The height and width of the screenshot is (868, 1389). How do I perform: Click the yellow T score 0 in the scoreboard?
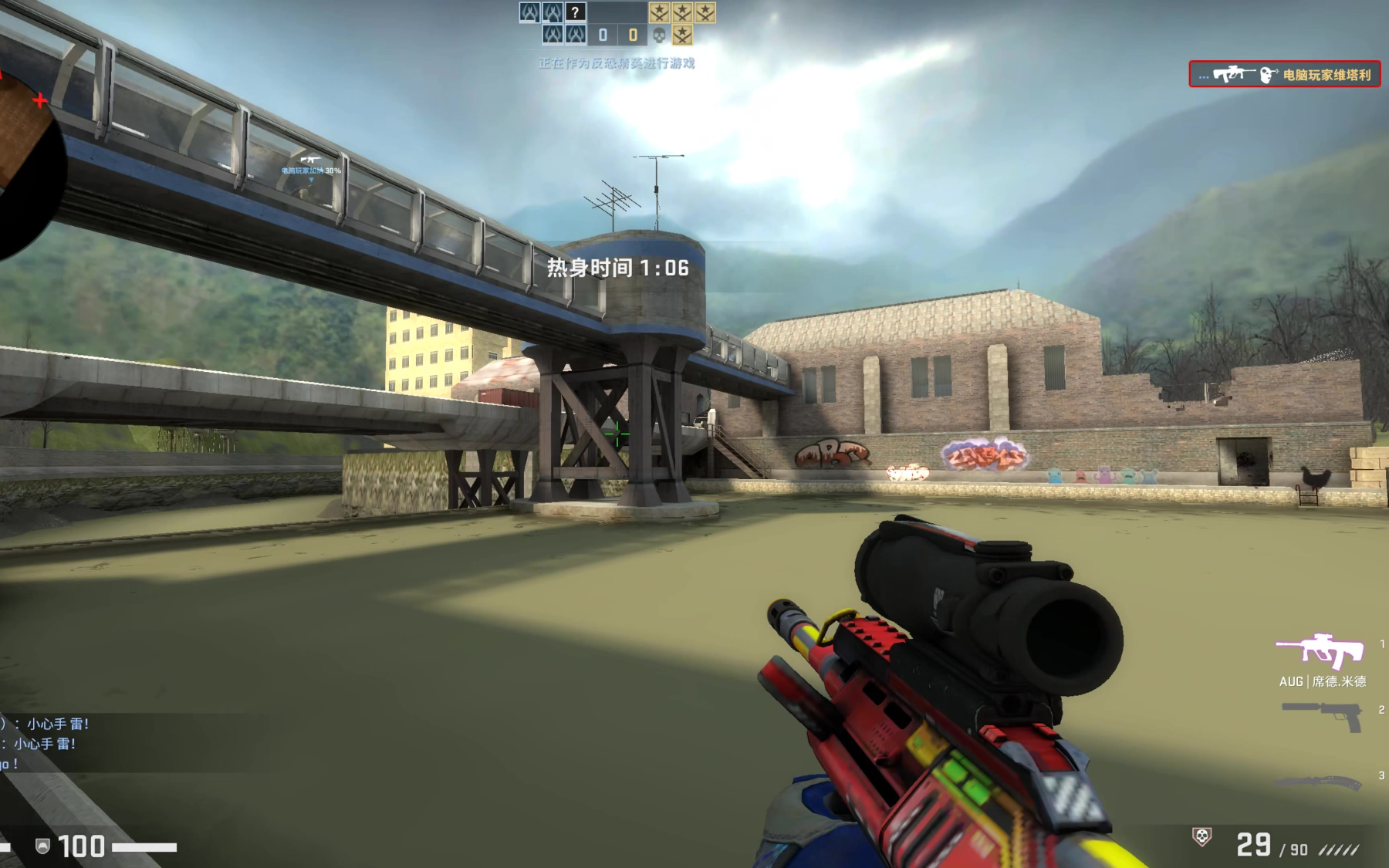(x=634, y=35)
